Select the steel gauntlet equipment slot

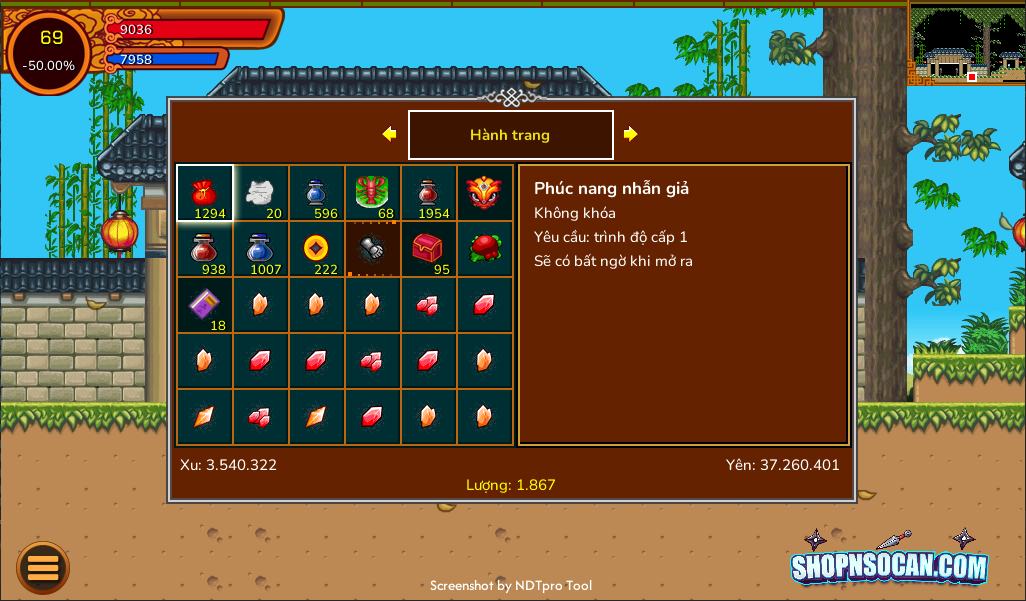373,249
